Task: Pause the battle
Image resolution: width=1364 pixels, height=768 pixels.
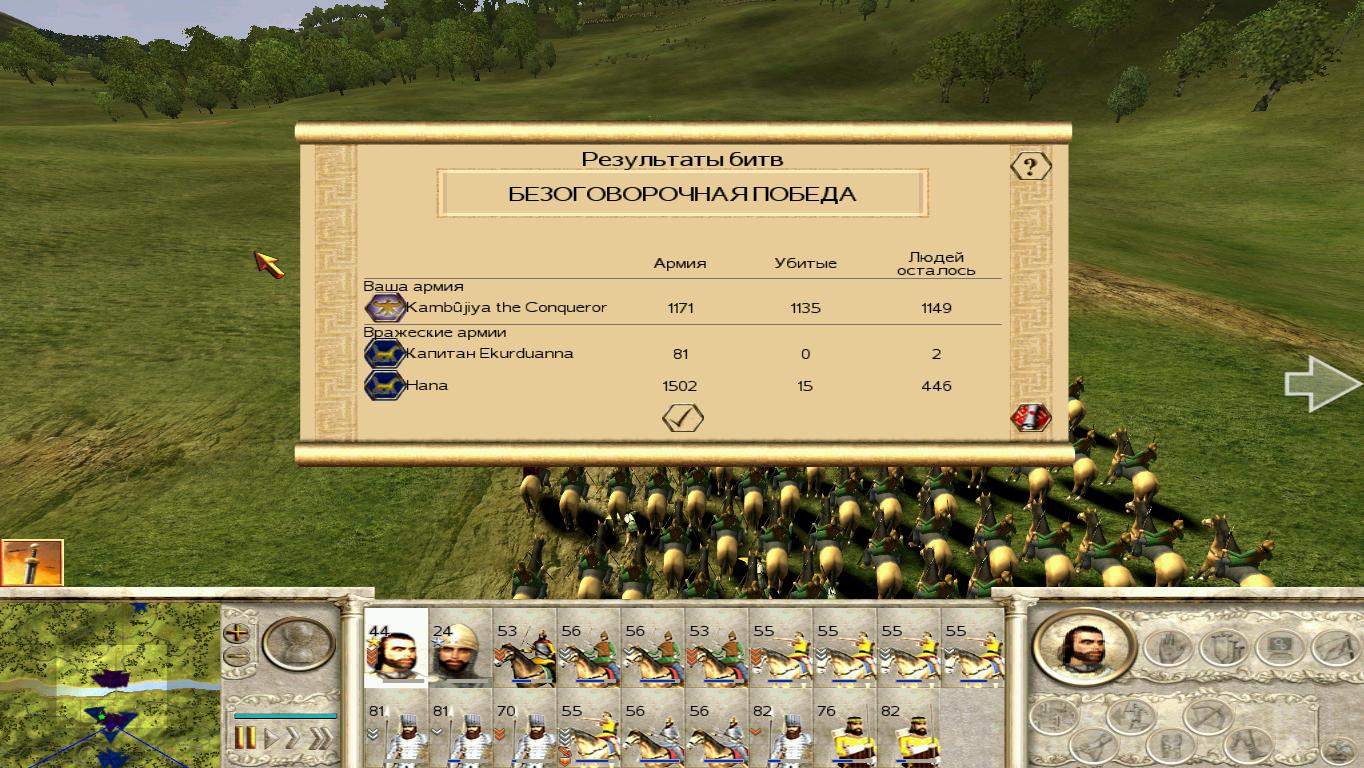Action: [x=244, y=739]
